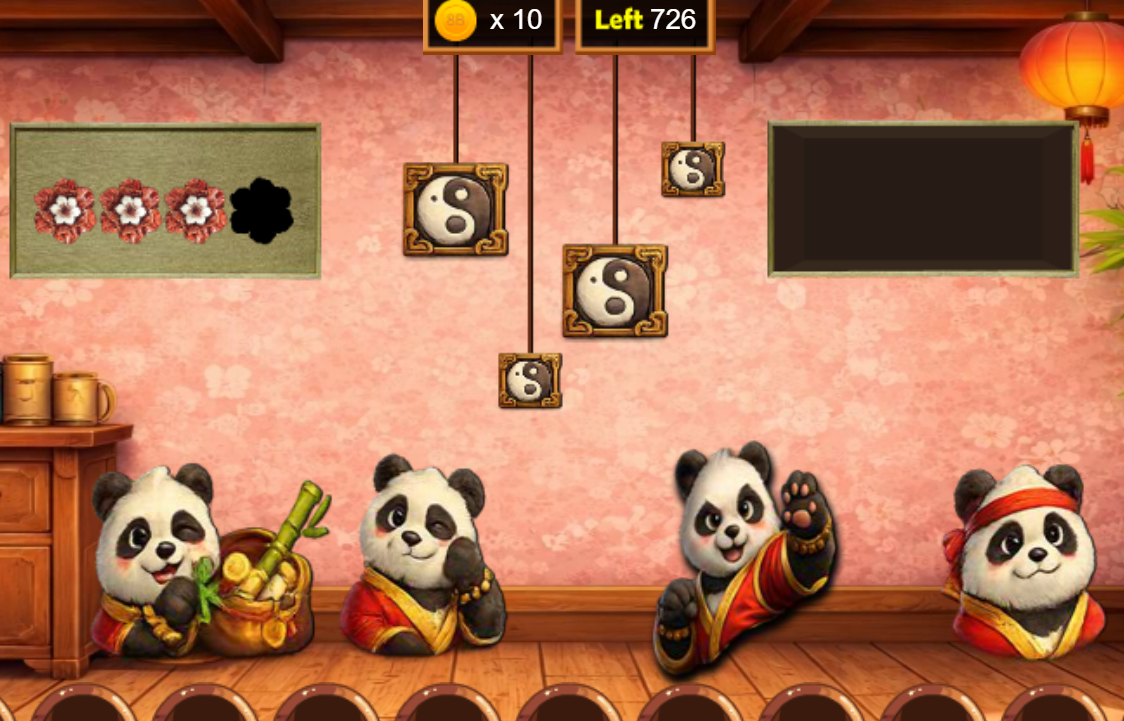Select the large yin-yang plaque under the Left counter
1124x721 pixels.
coord(614,290)
